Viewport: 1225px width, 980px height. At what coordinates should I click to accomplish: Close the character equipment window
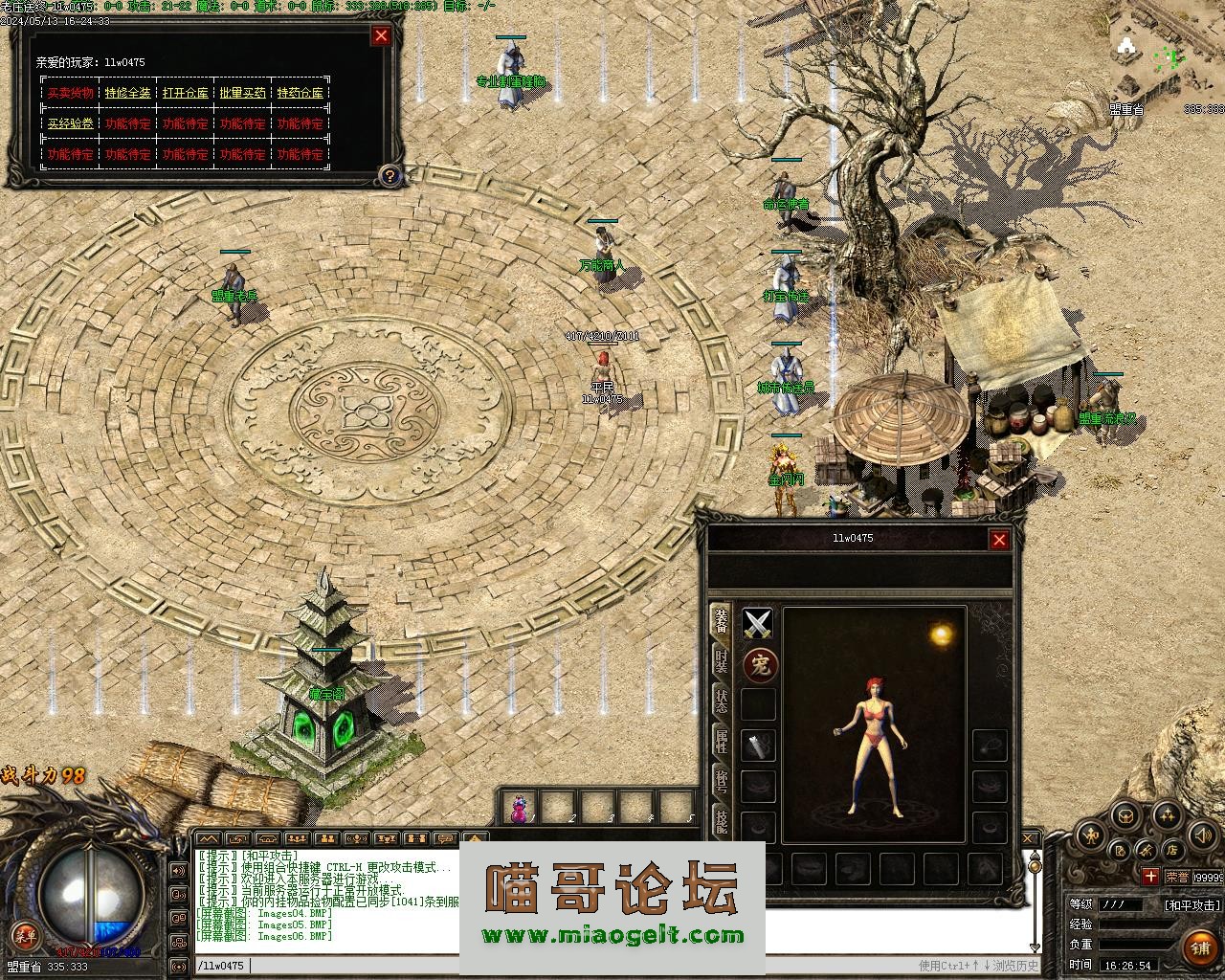tap(999, 540)
